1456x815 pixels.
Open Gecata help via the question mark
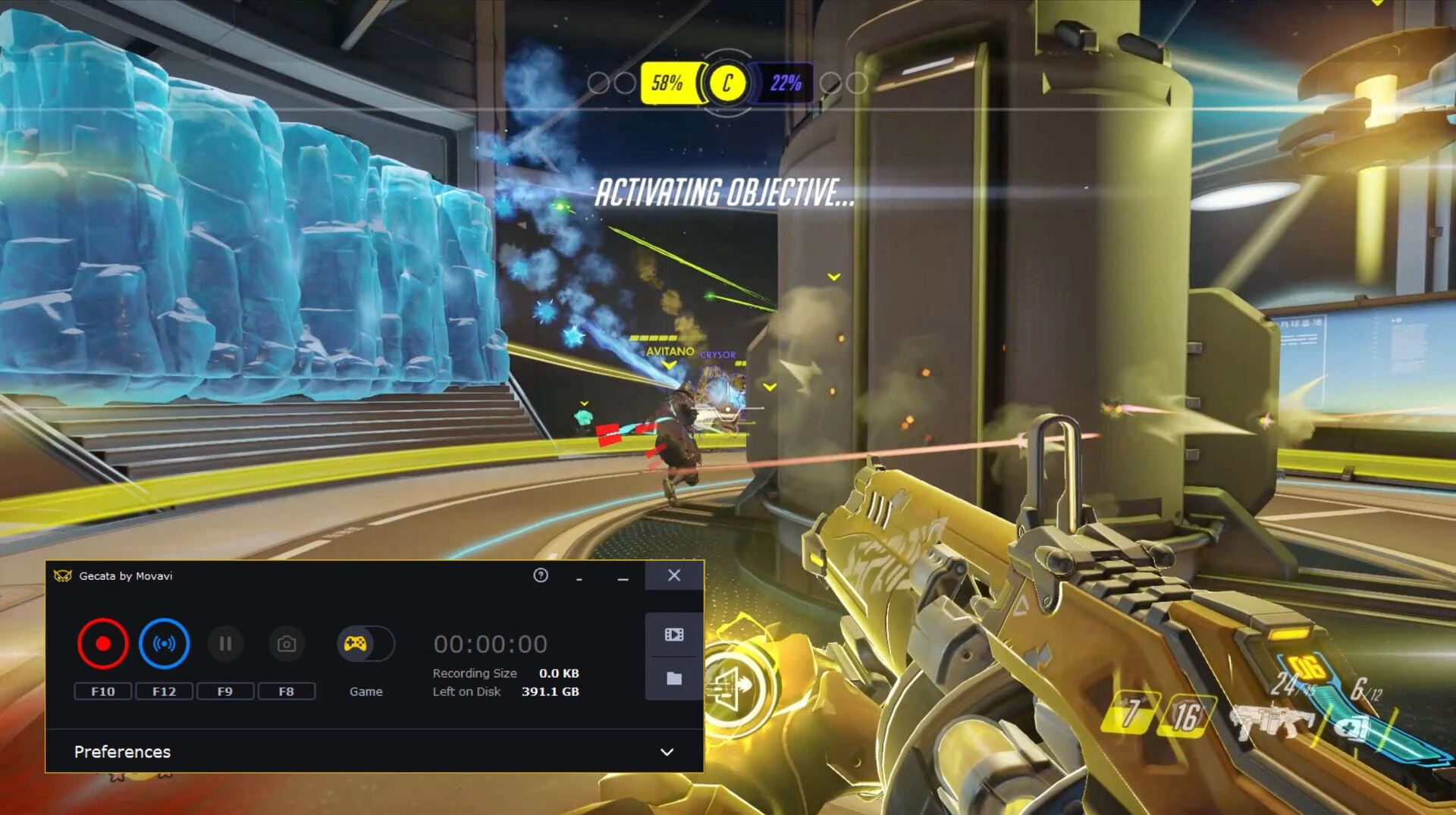click(540, 576)
